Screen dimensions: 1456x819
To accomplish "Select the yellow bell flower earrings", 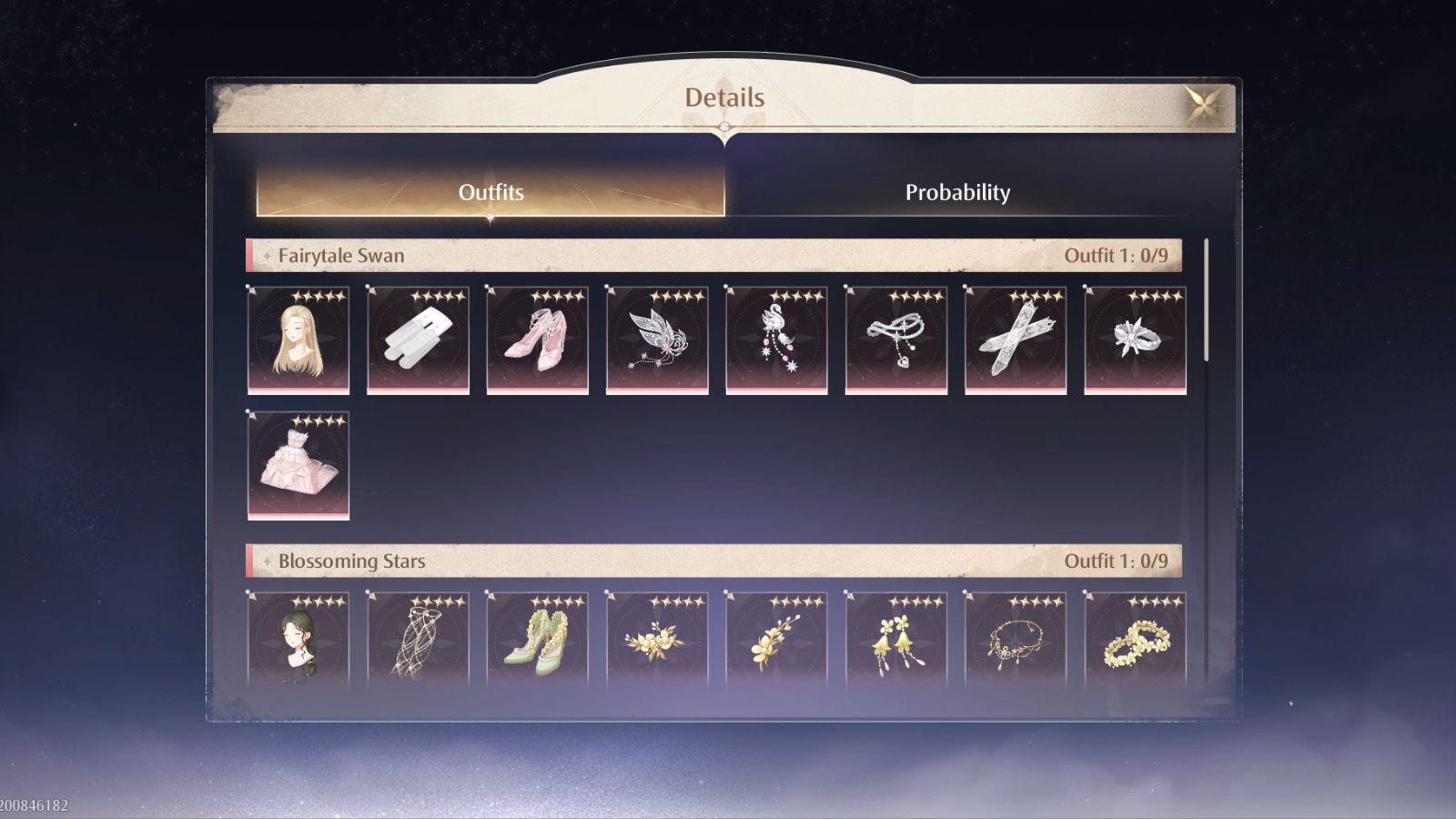I will click(896, 642).
